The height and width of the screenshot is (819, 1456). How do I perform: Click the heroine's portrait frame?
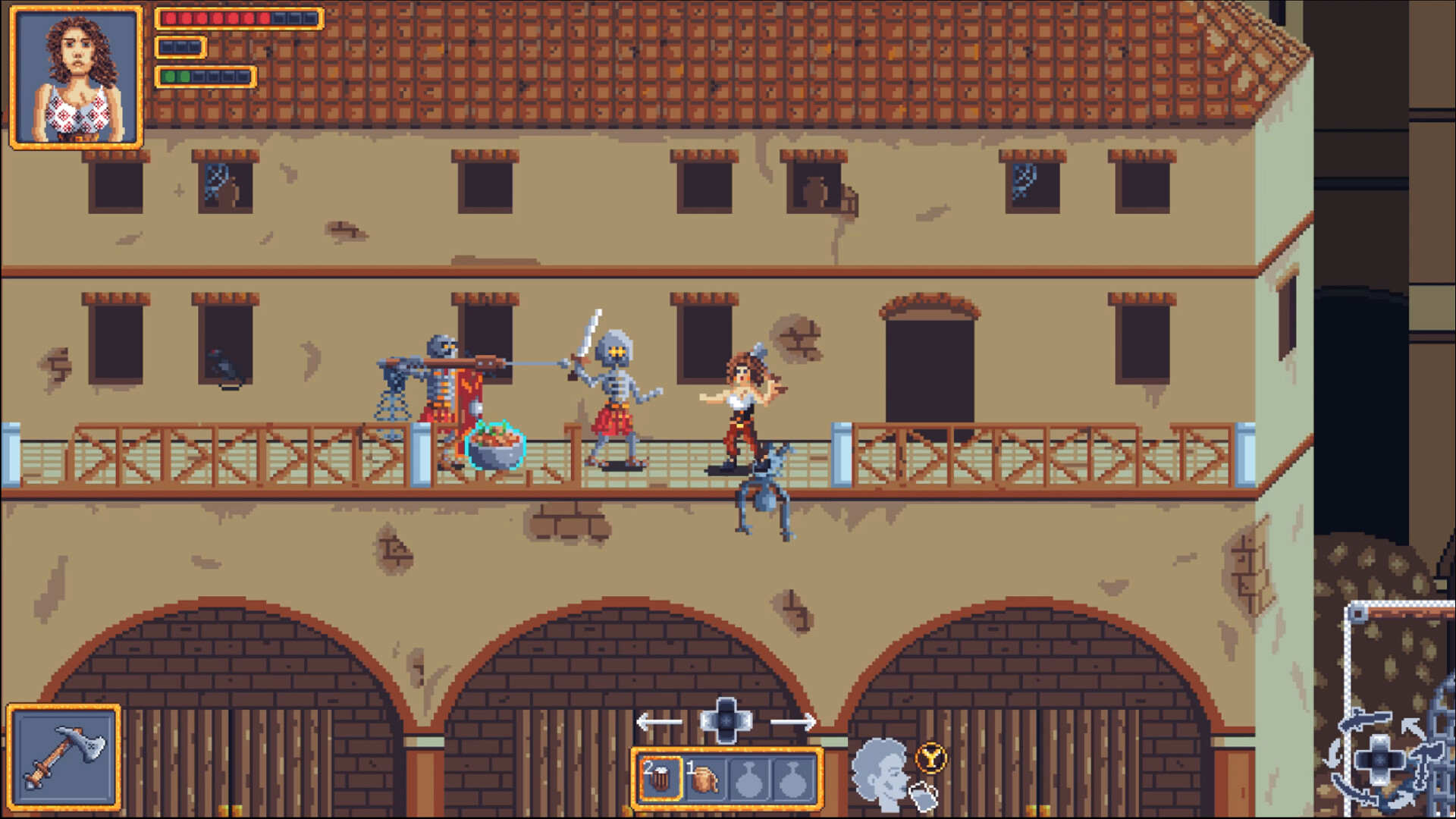(x=76, y=76)
